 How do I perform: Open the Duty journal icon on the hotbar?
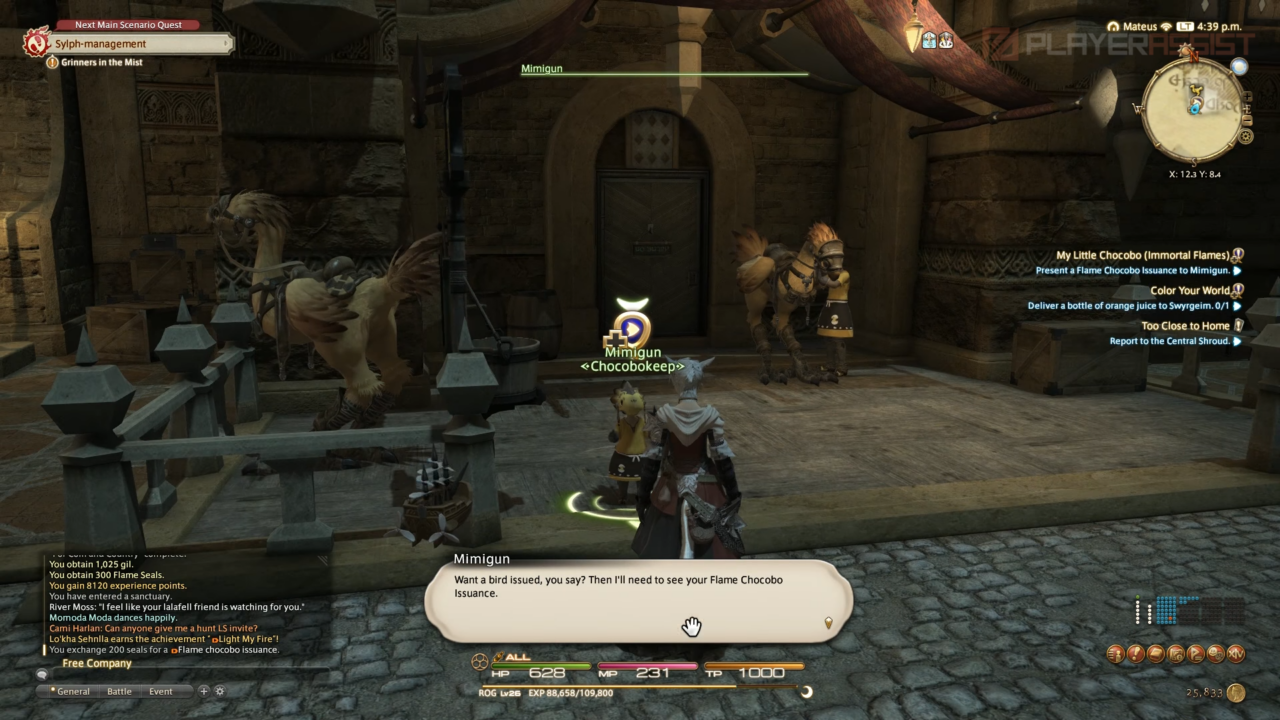click(1137, 654)
